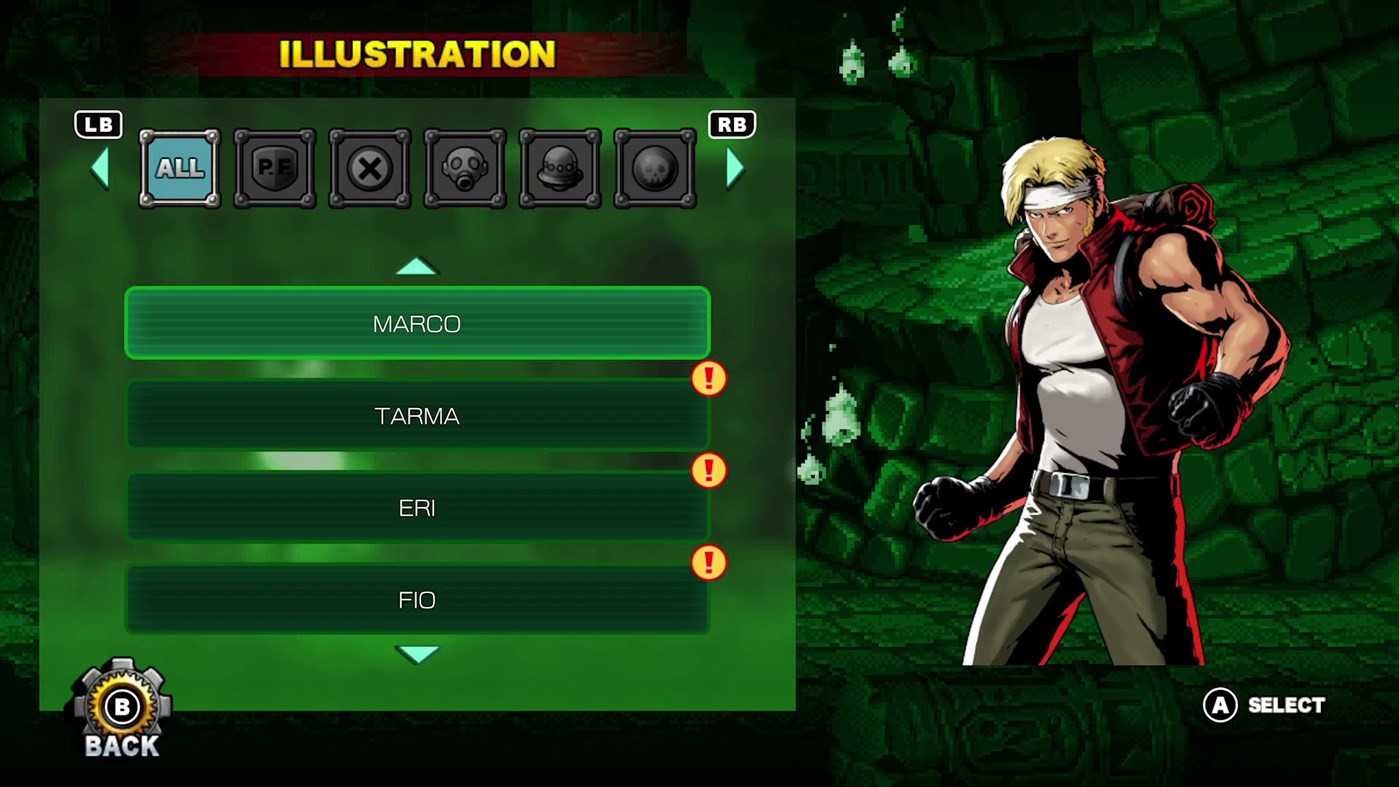Select the ALL category filter icon
1399x787 pixels.
pyautogui.click(x=179, y=167)
